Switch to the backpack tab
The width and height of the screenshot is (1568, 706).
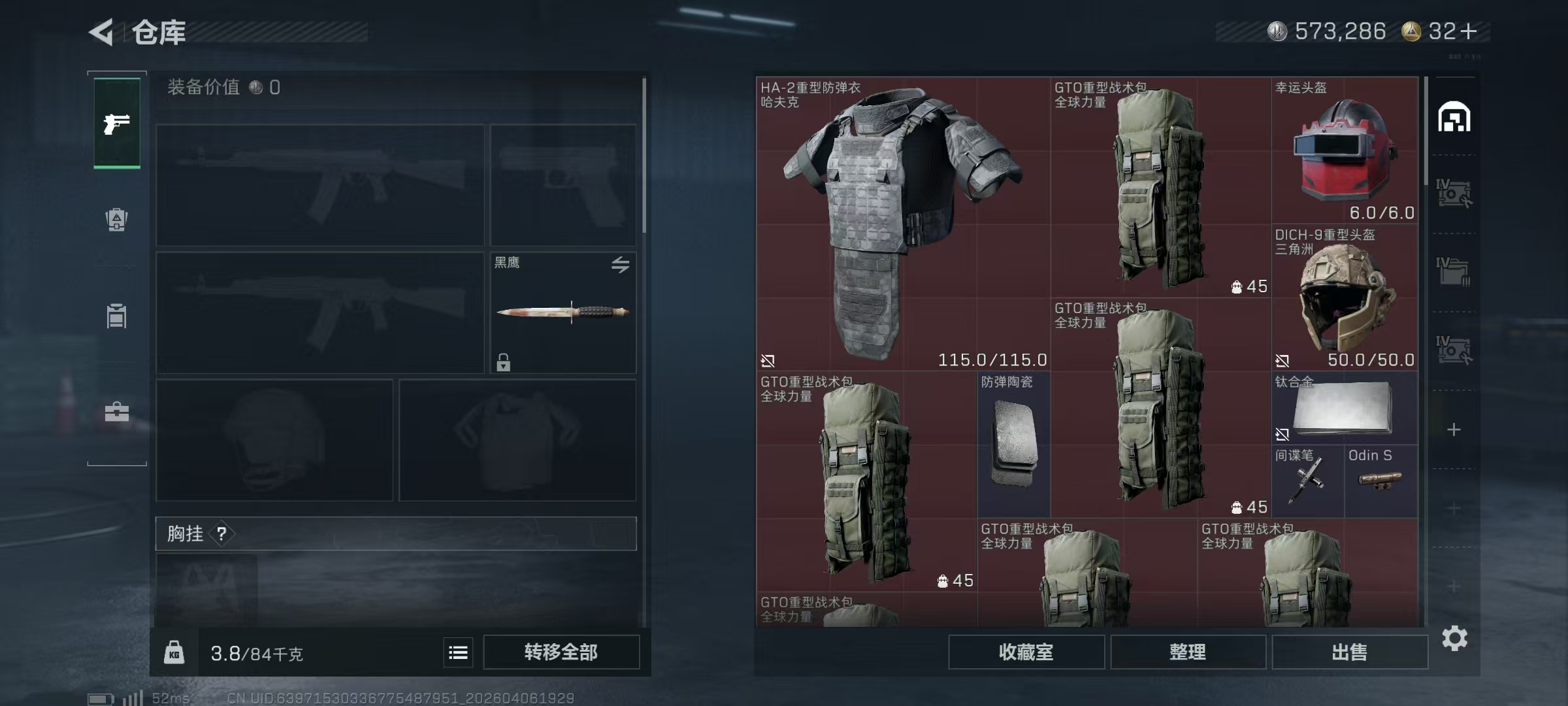pos(117,220)
